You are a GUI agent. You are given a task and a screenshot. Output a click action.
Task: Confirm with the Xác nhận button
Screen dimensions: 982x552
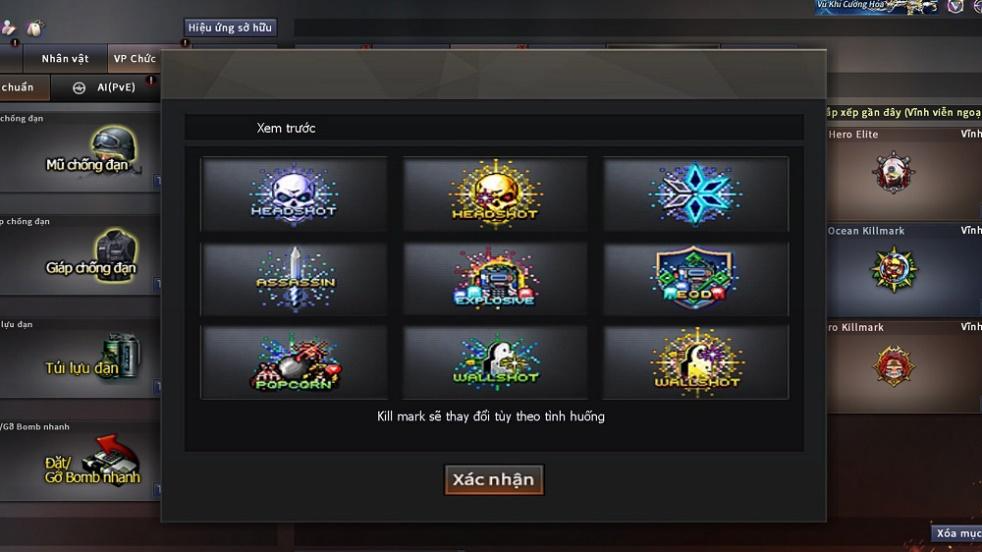click(x=494, y=479)
